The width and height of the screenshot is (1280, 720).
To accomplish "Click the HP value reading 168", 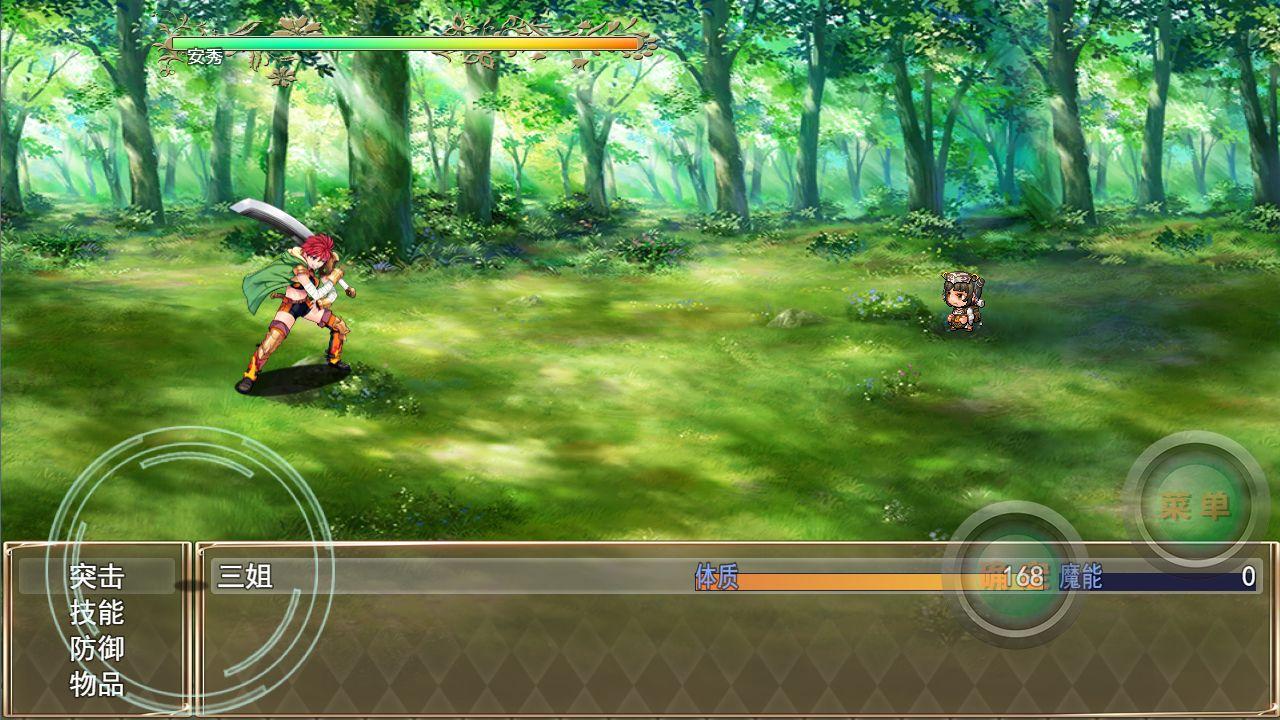I will pos(1025,578).
